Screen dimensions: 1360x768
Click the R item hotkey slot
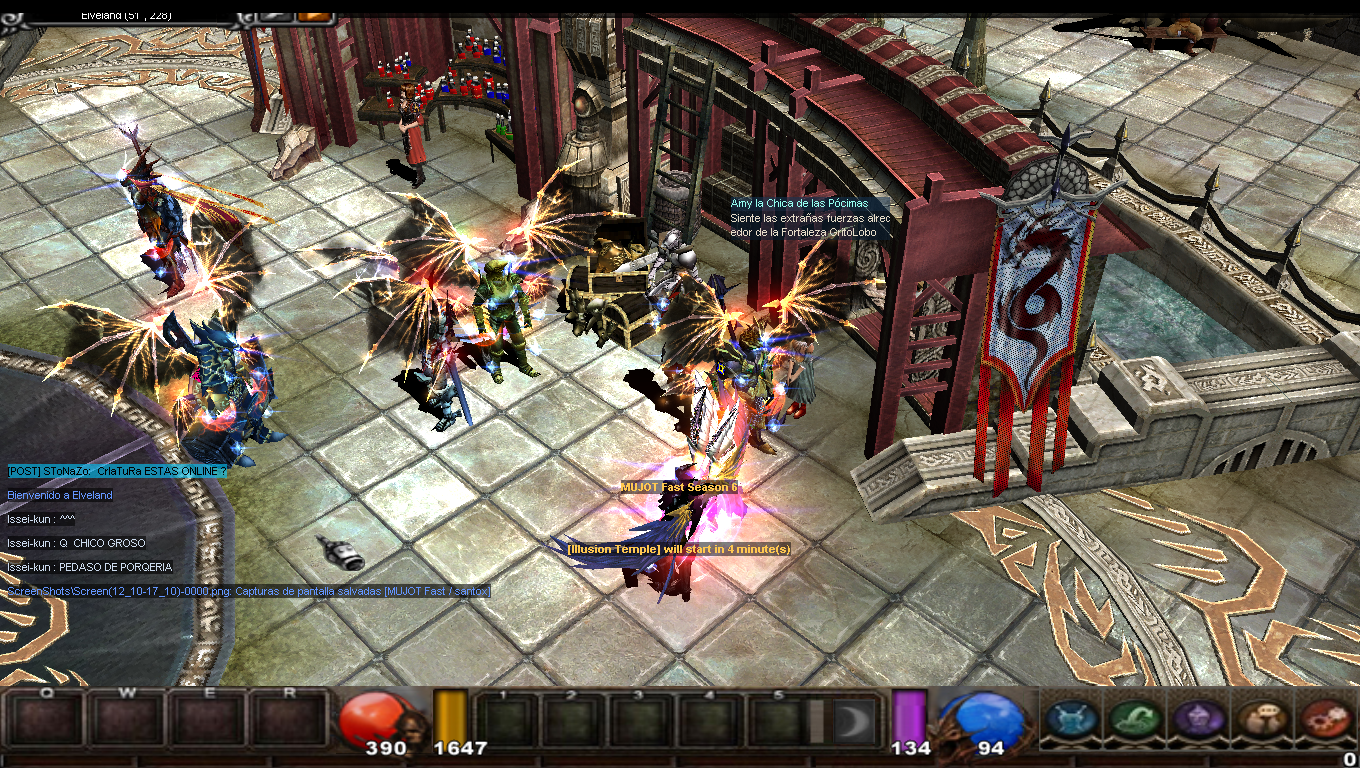[290, 720]
